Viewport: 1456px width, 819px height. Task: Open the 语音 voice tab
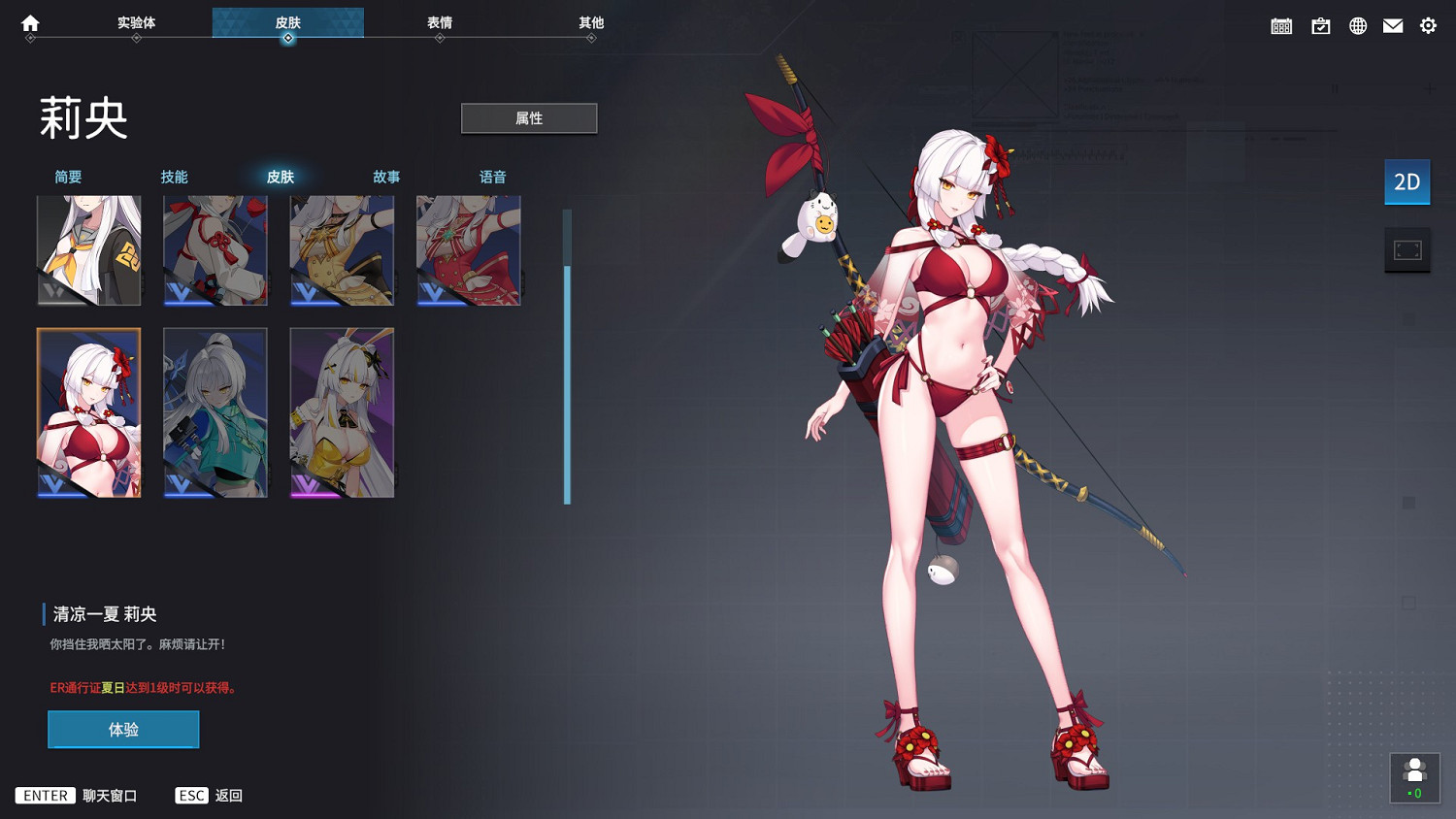[x=493, y=177]
